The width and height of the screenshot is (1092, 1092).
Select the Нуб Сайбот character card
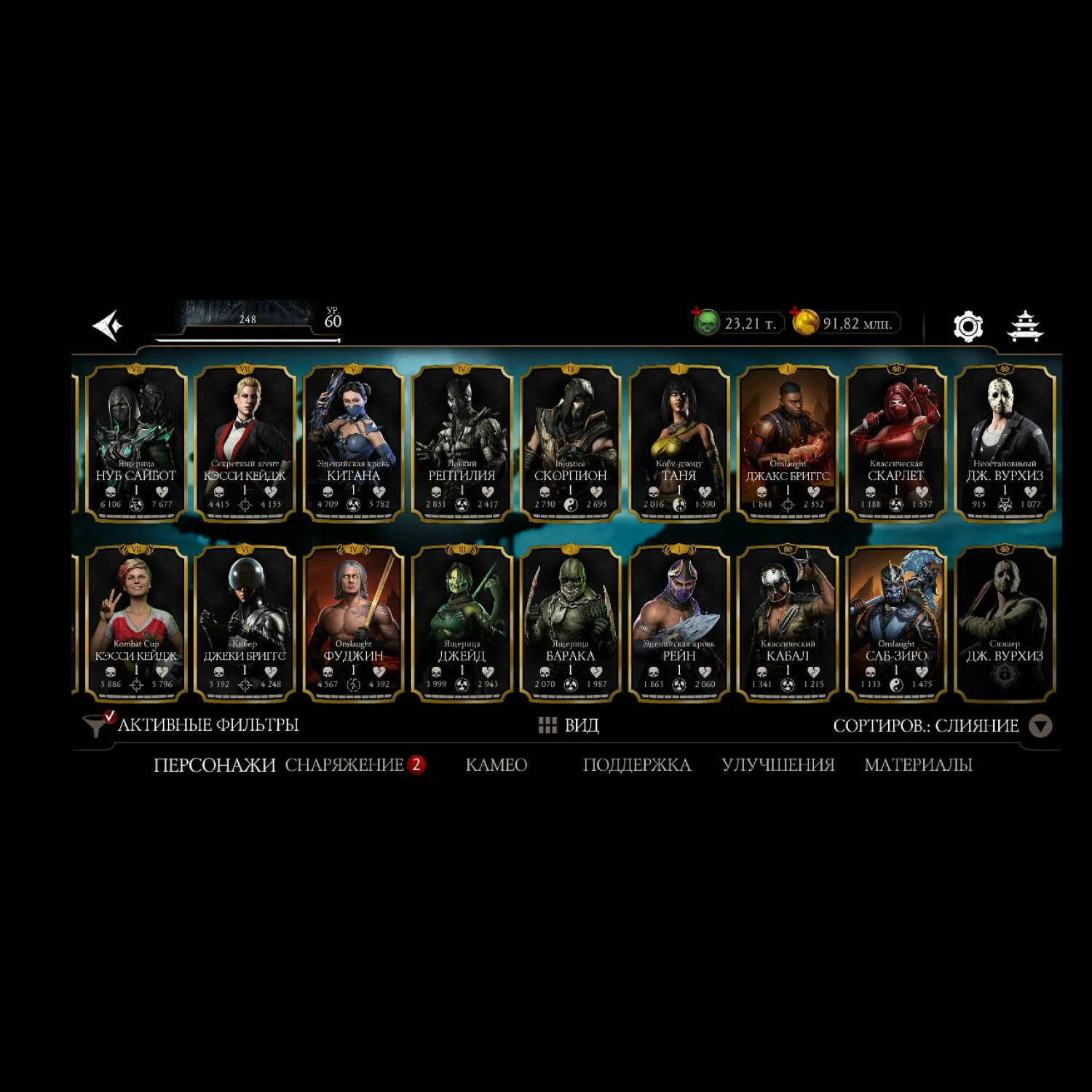pos(136,443)
